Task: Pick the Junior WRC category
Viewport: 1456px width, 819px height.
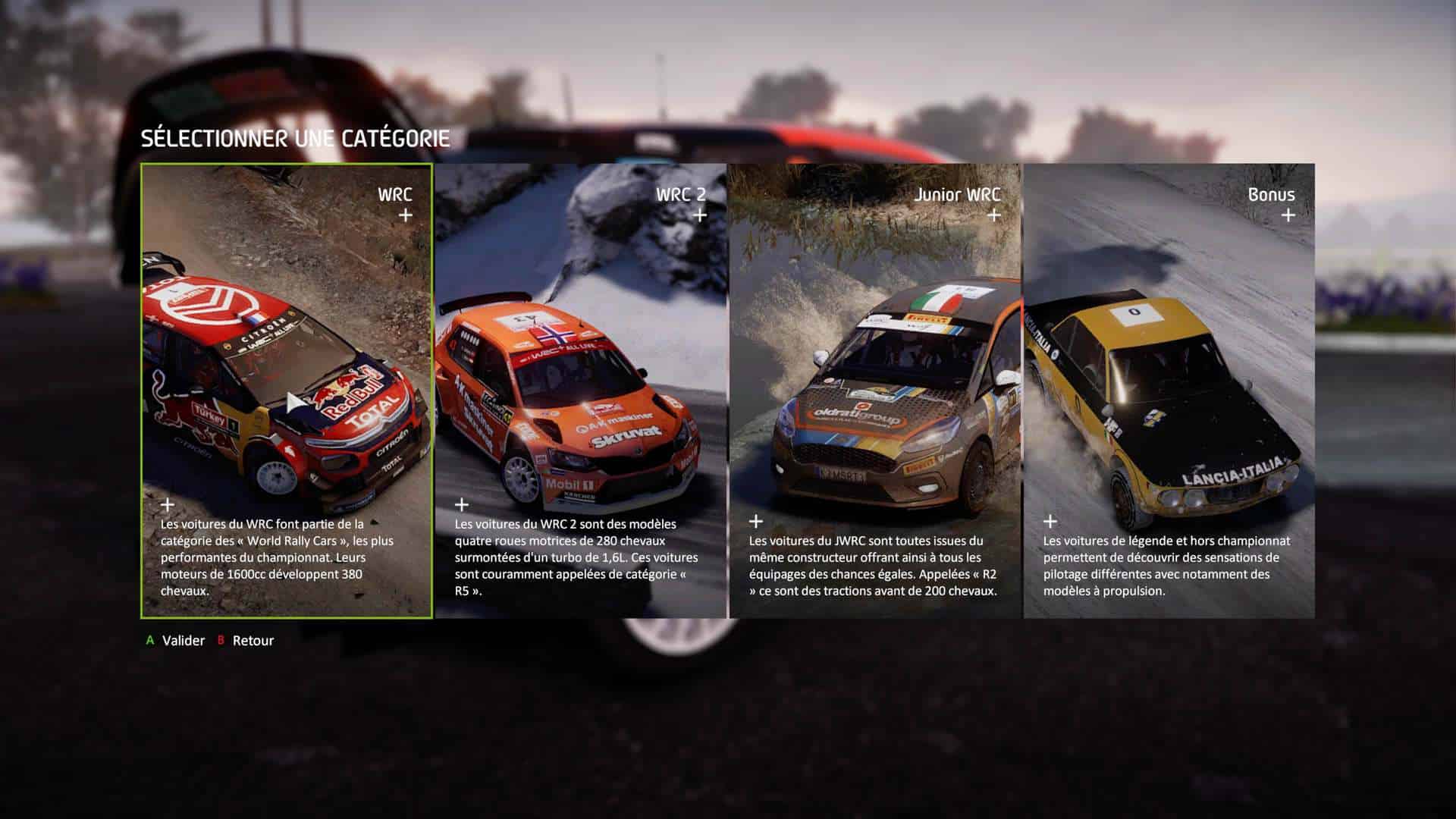Action: pyautogui.click(x=874, y=391)
